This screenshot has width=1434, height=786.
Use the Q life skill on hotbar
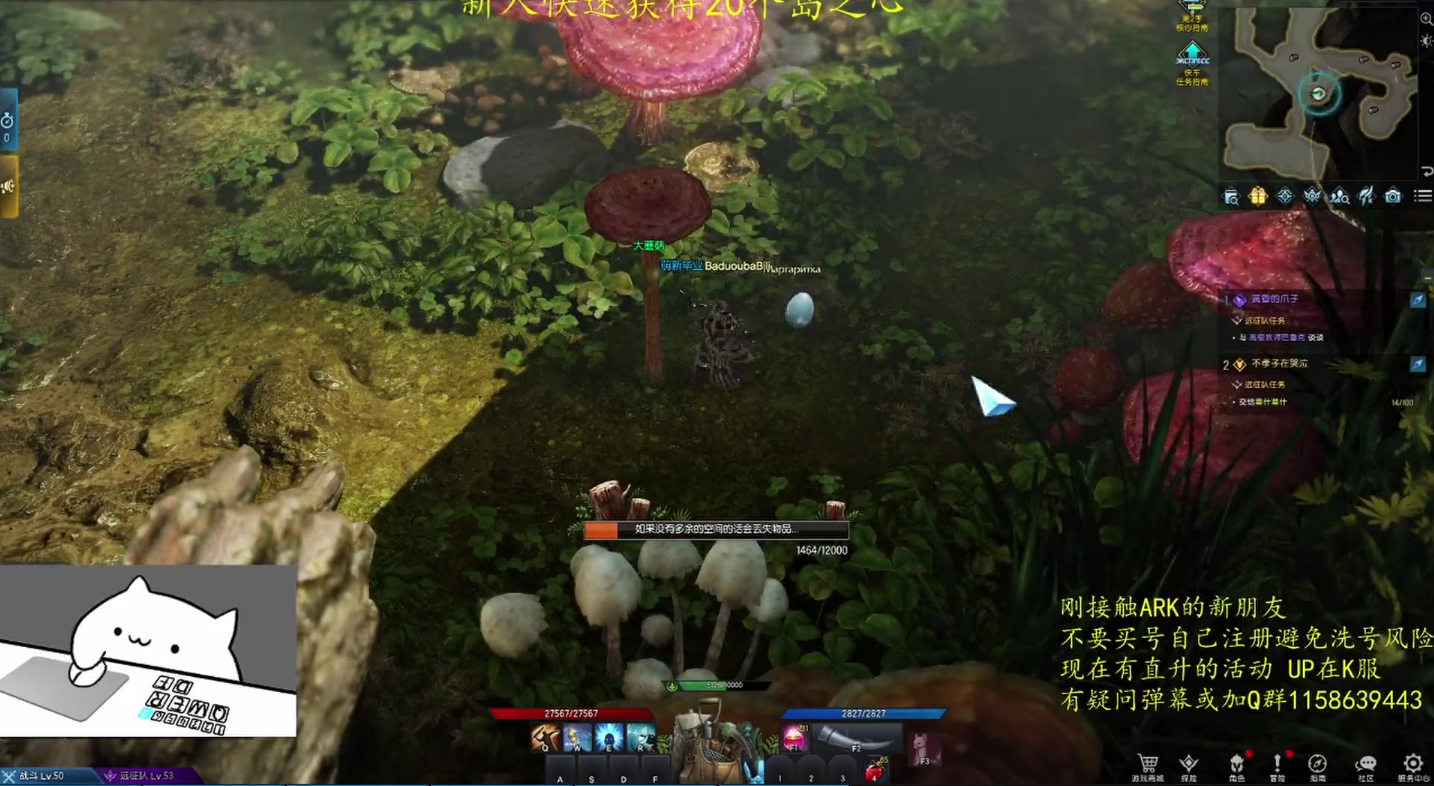546,739
